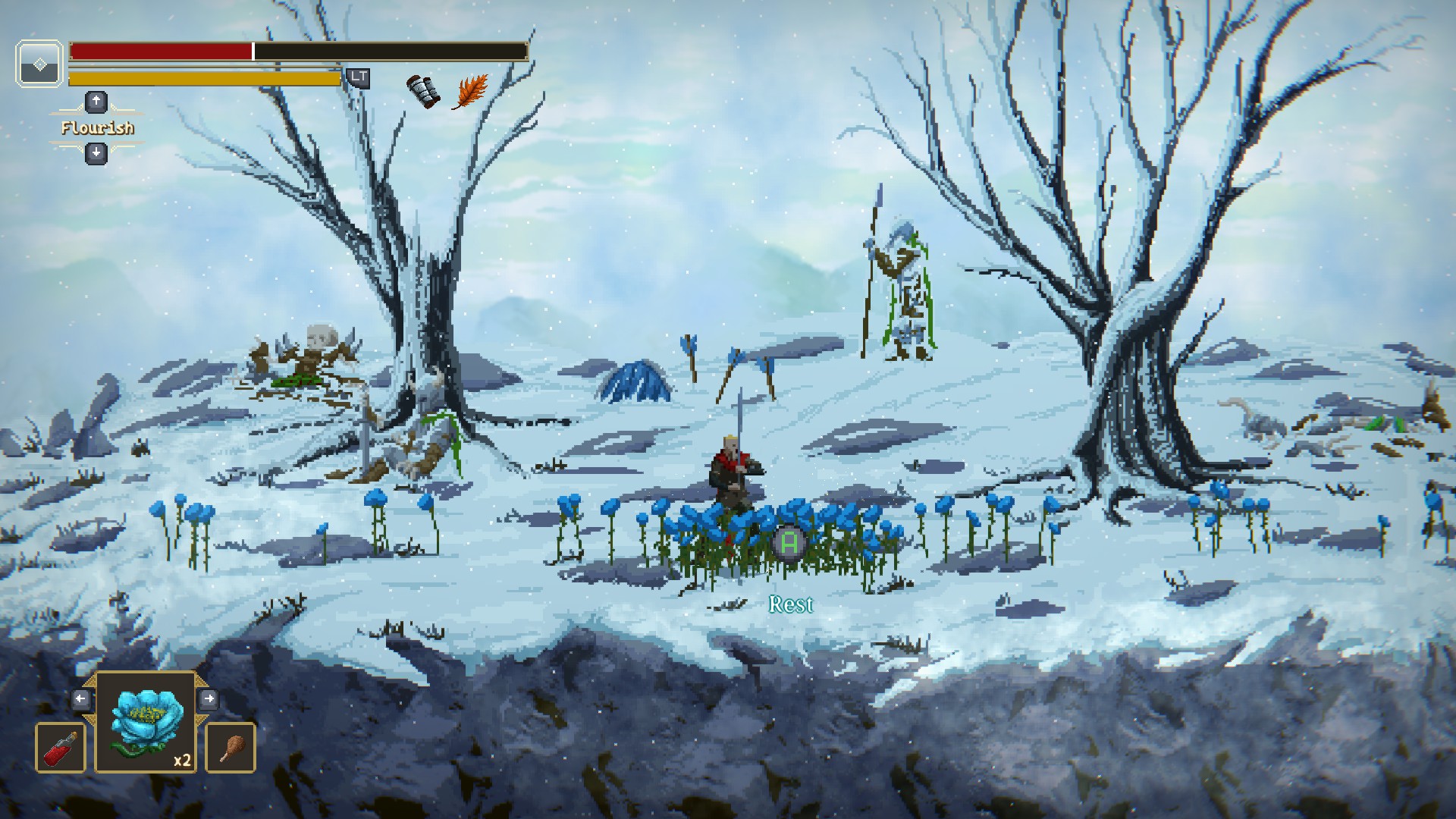
Task: Choose the red potion vial slot
Action: pyautogui.click(x=61, y=748)
